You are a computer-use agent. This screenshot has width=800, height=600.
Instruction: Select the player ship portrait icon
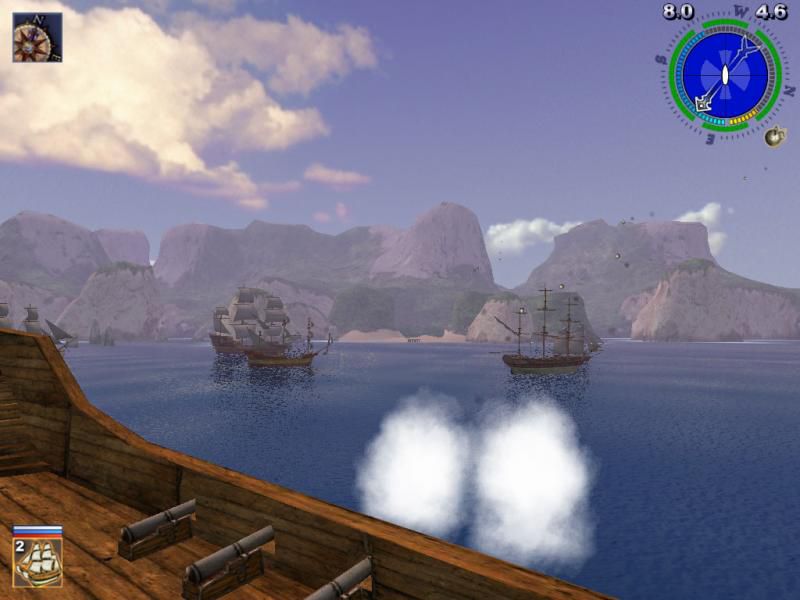pyautogui.click(x=38, y=561)
